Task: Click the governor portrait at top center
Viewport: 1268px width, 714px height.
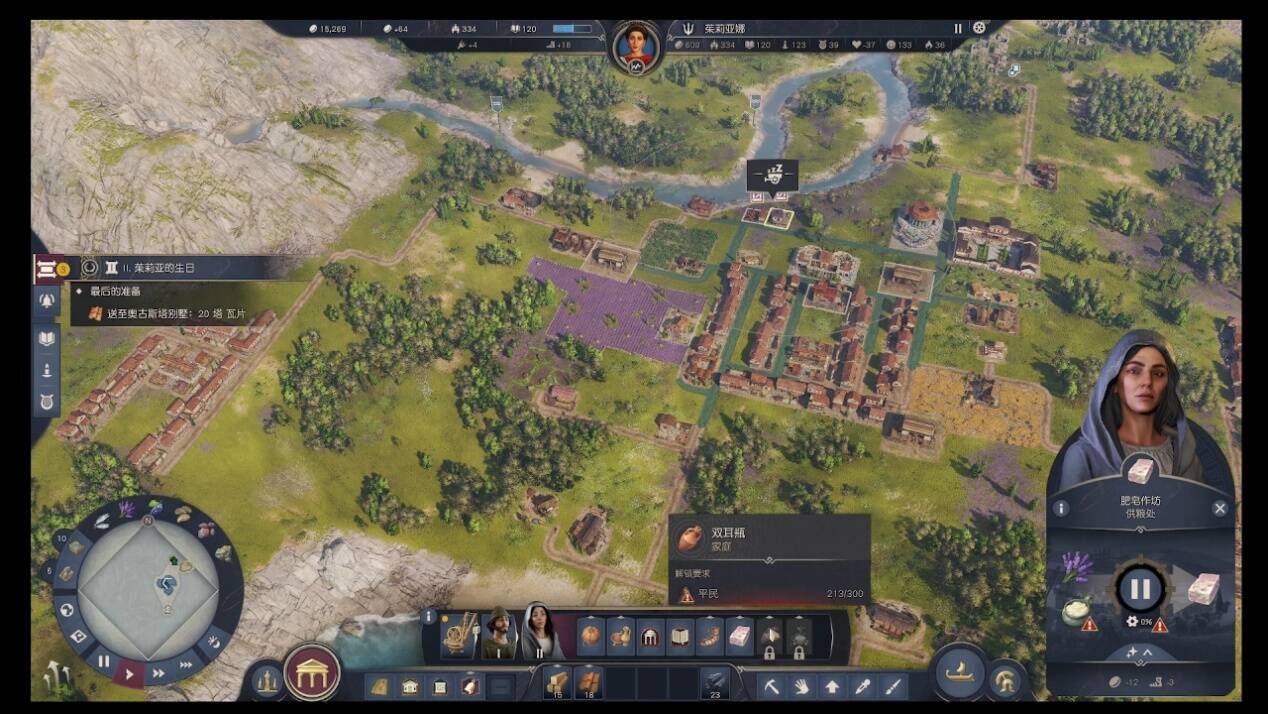Action: point(636,44)
